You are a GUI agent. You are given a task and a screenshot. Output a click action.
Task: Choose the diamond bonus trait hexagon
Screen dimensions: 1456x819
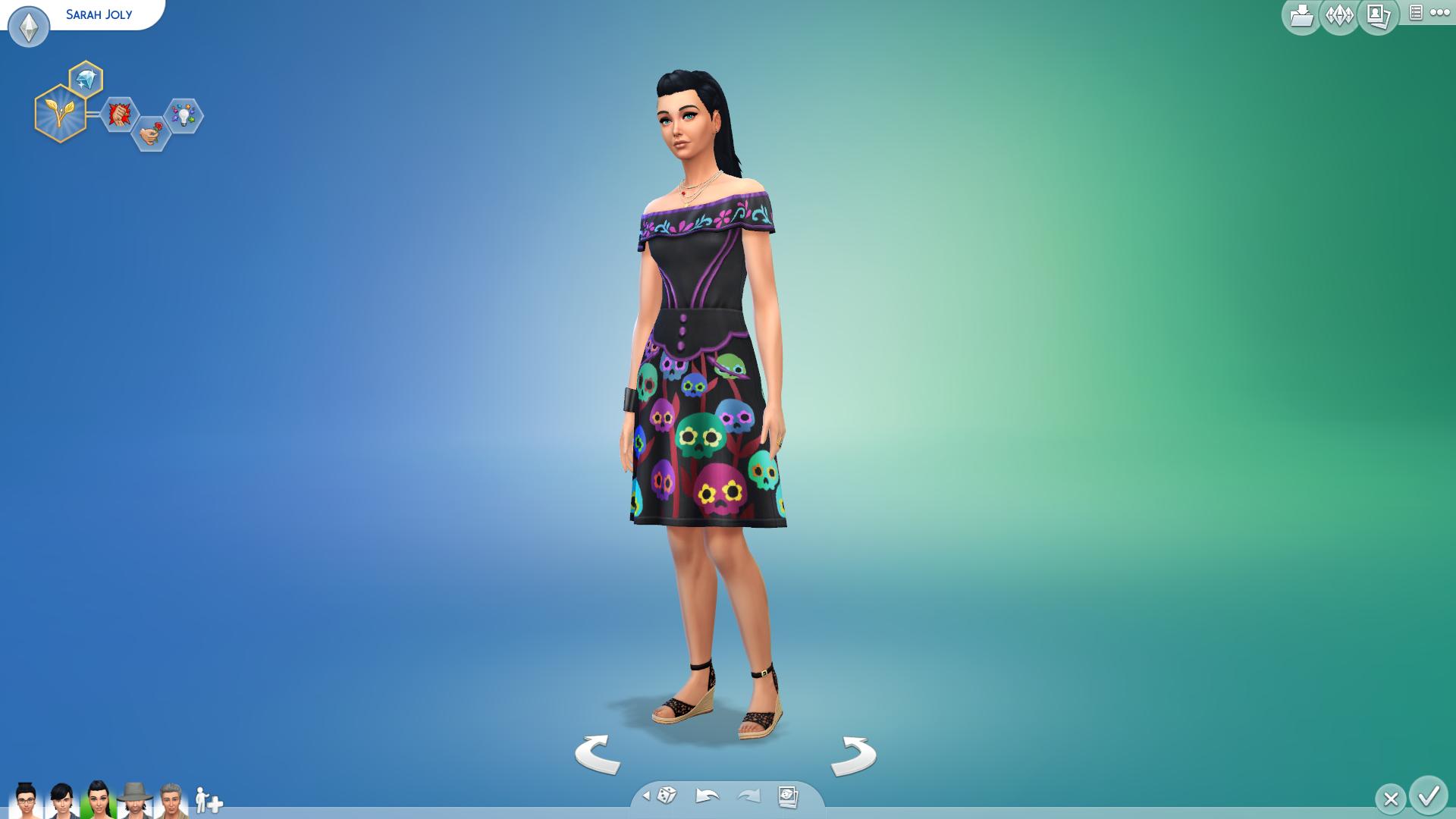click(86, 80)
